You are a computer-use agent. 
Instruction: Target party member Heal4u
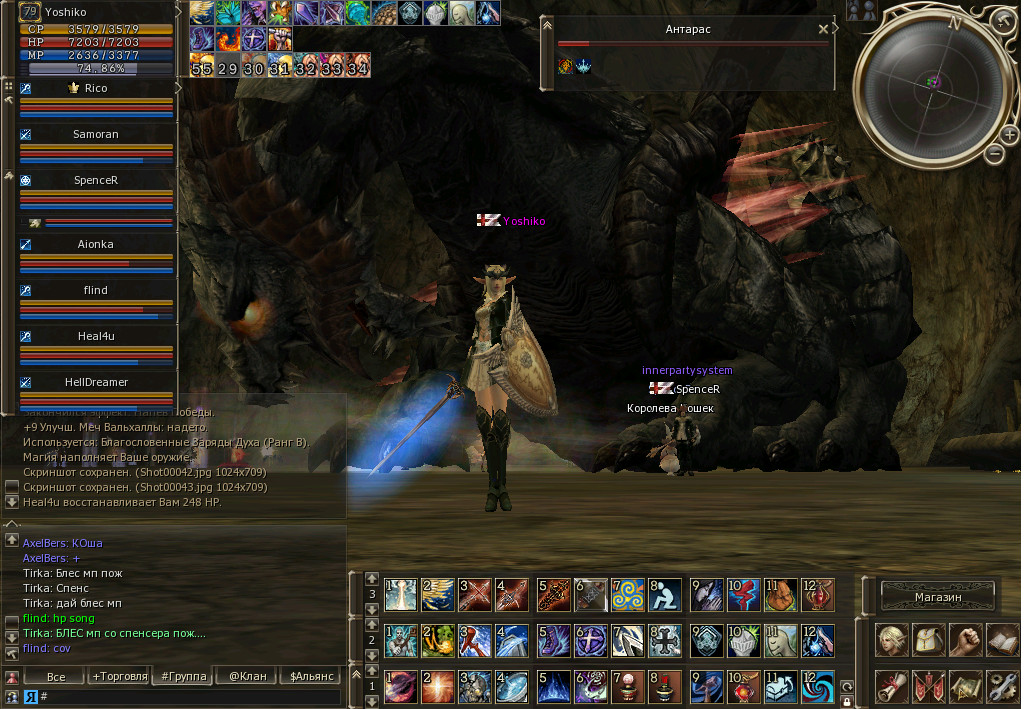96,336
